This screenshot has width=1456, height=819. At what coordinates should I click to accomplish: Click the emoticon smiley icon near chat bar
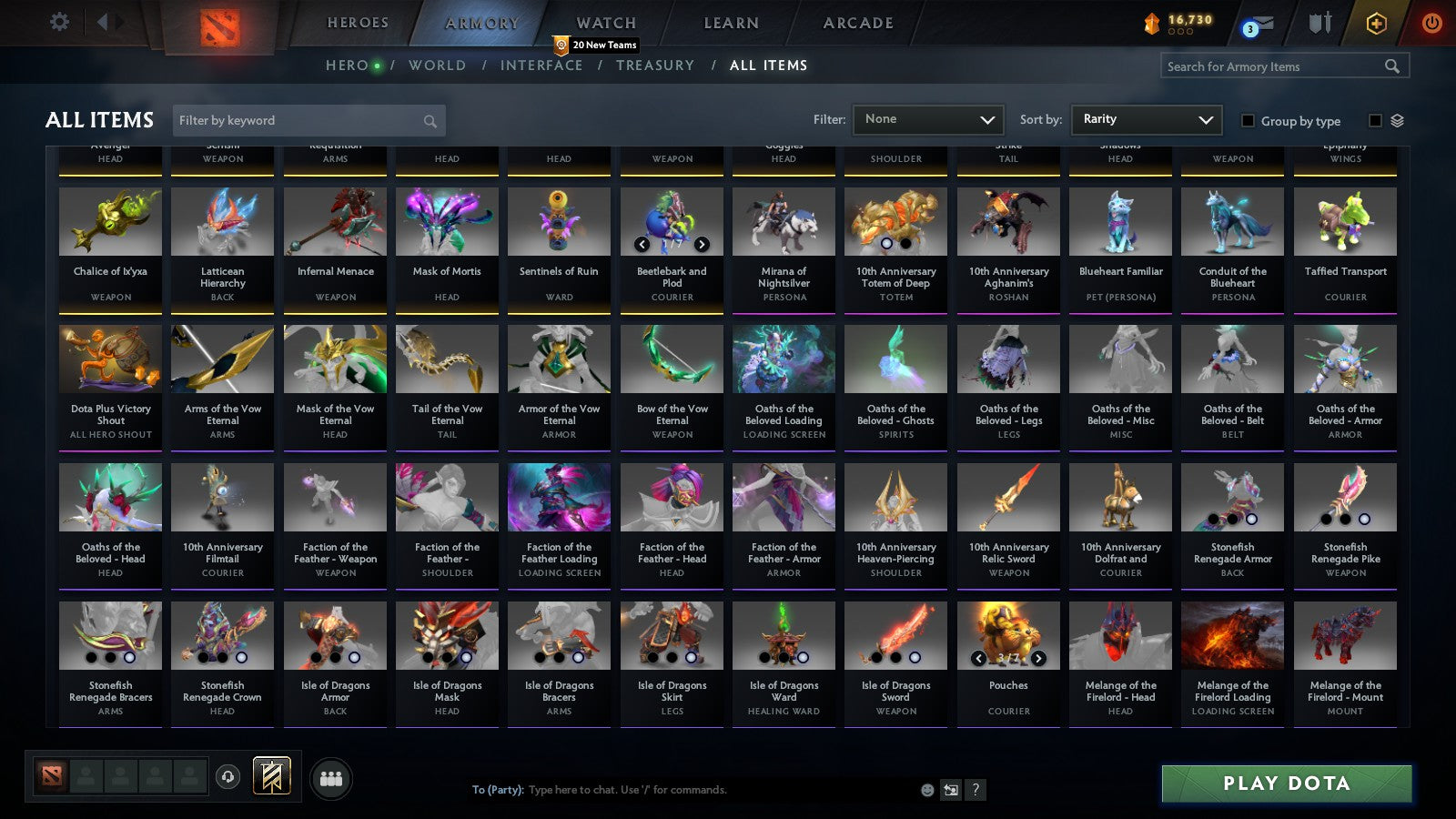point(927,791)
